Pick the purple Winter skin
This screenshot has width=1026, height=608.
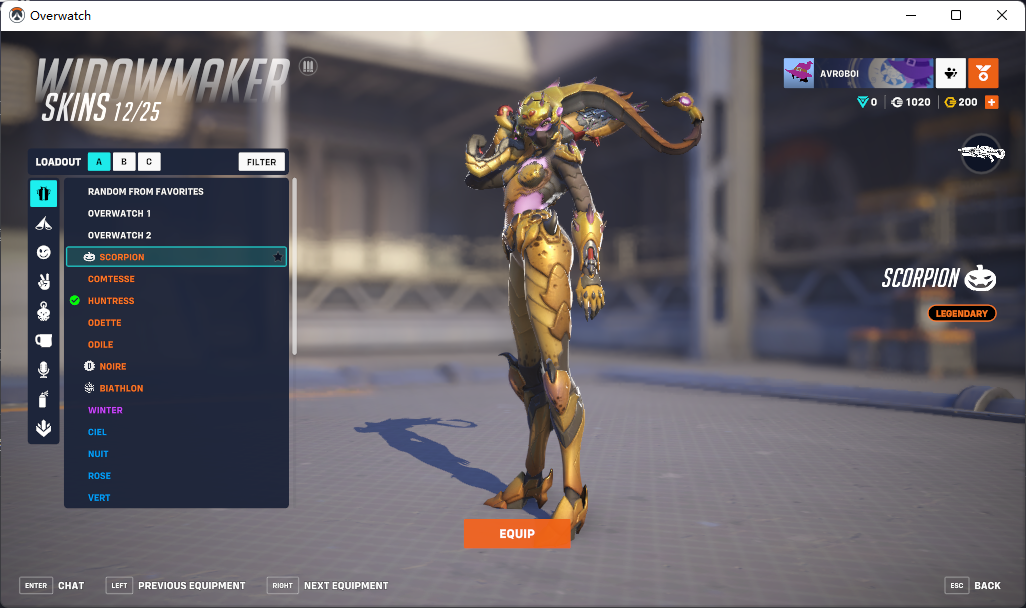105,410
